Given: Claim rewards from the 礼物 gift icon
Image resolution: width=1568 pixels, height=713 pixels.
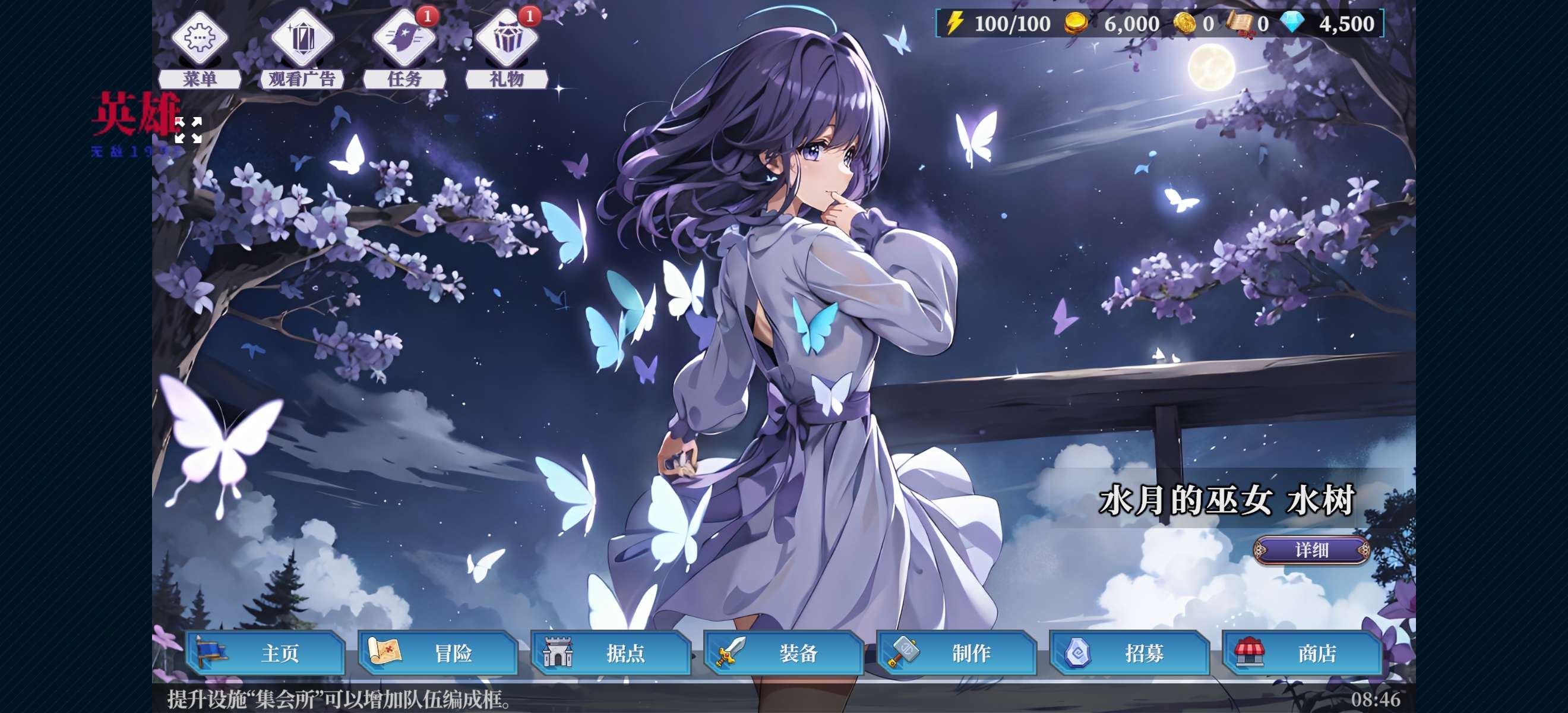Looking at the screenshot, I should coord(506,39).
